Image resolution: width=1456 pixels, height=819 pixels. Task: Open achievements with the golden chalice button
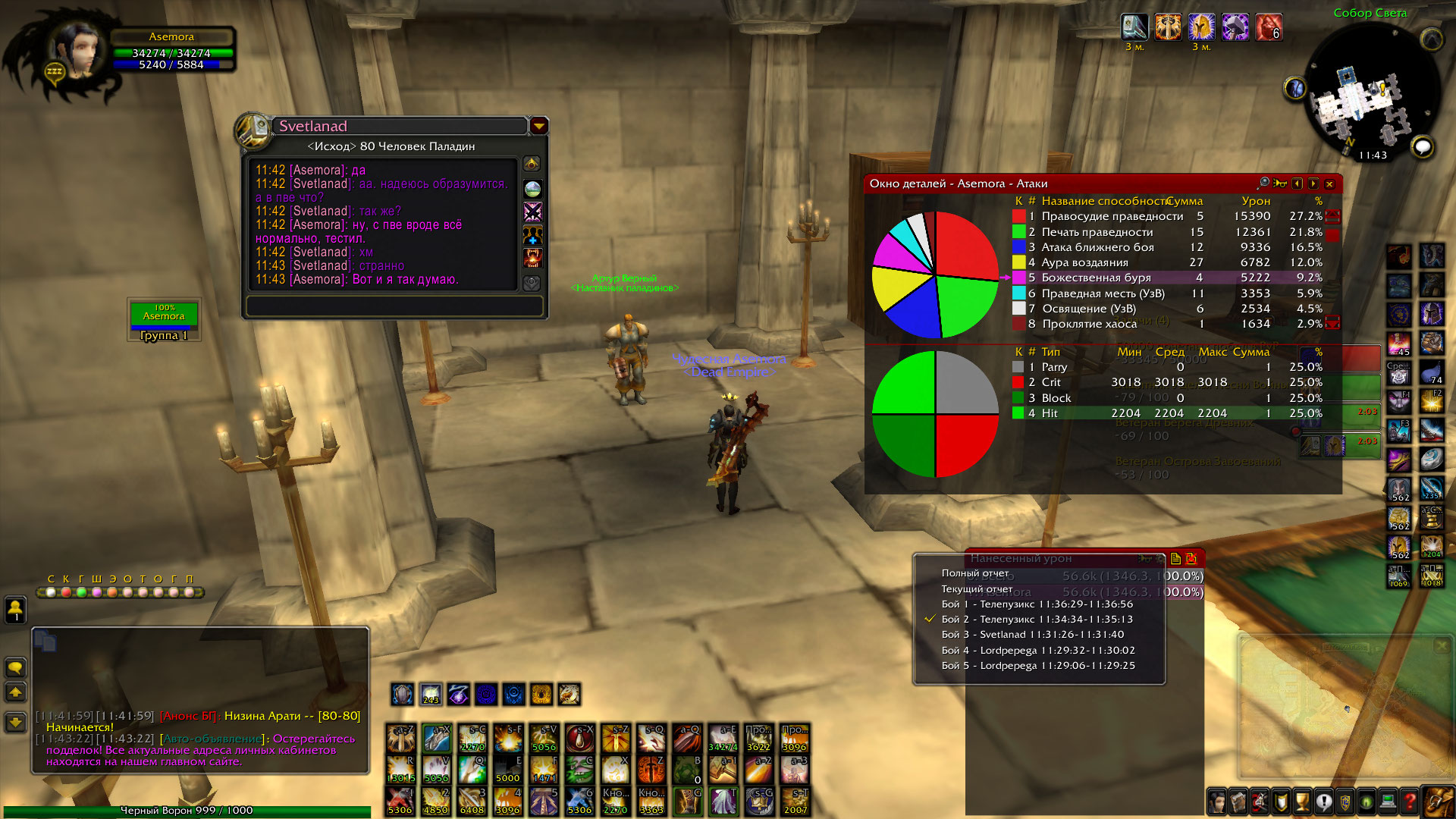click(1302, 801)
